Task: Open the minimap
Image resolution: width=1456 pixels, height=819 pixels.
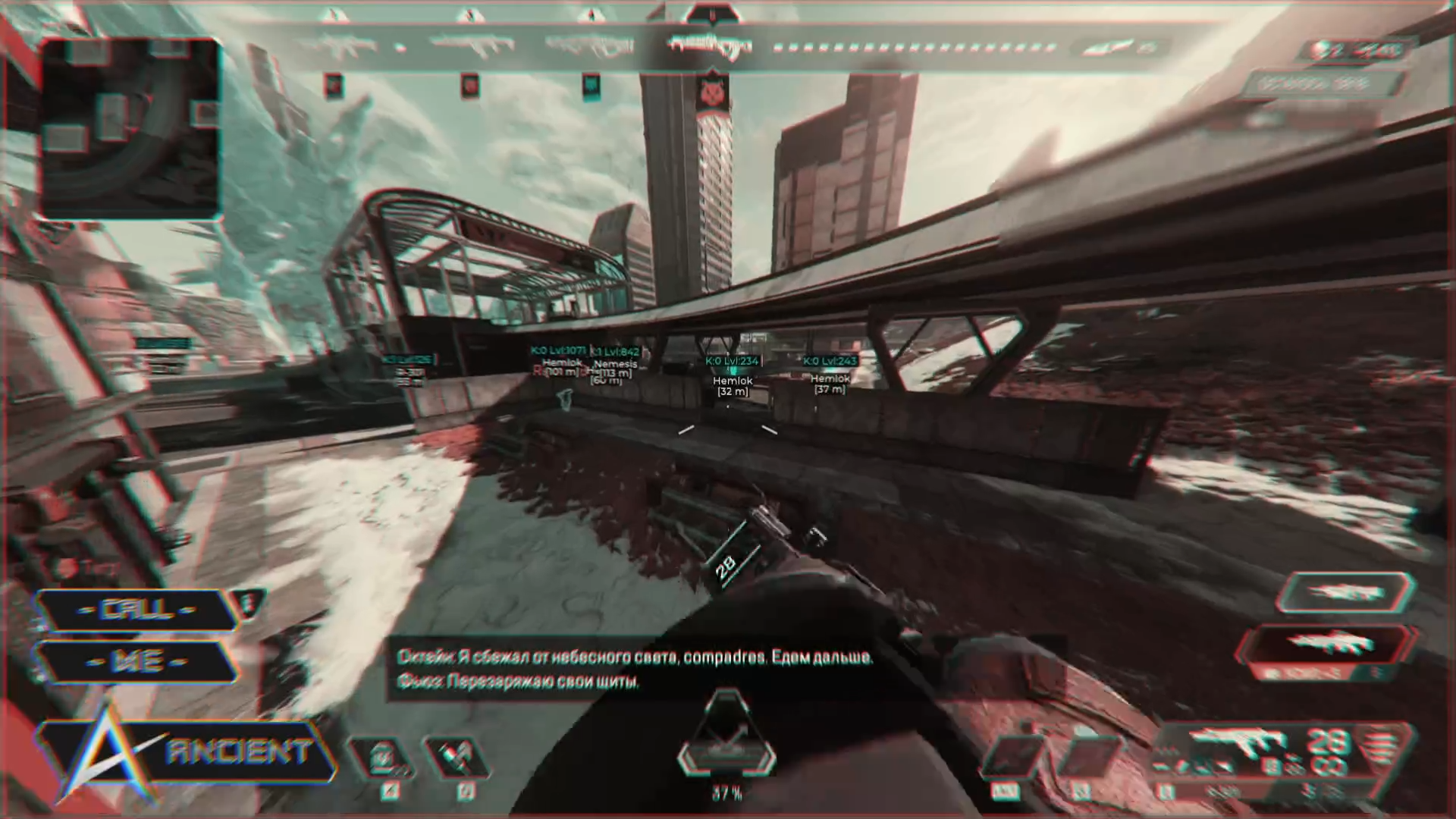Action: tap(130, 129)
